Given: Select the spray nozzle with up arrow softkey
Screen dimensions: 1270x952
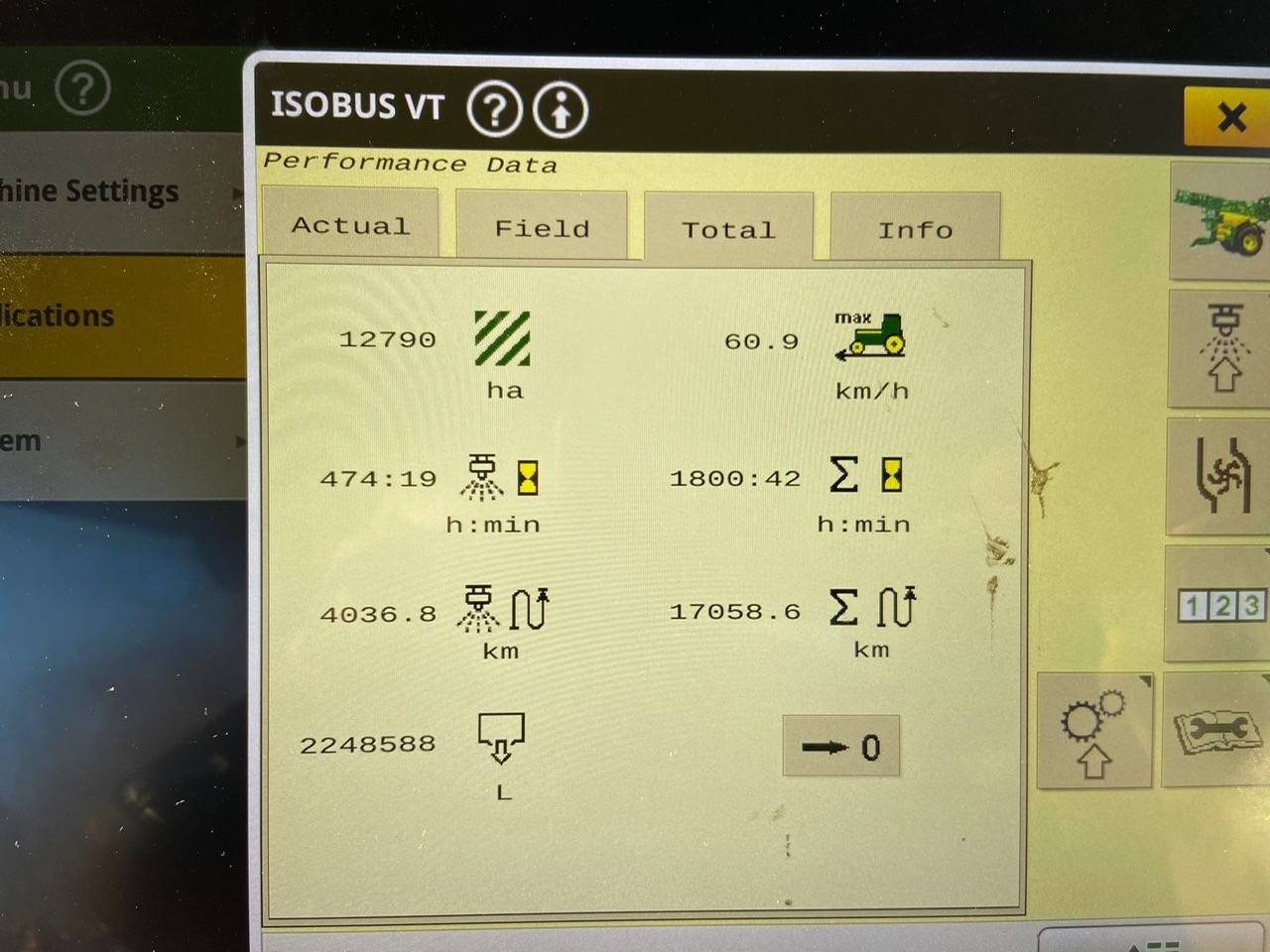Looking at the screenshot, I should (x=1221, y=349).
